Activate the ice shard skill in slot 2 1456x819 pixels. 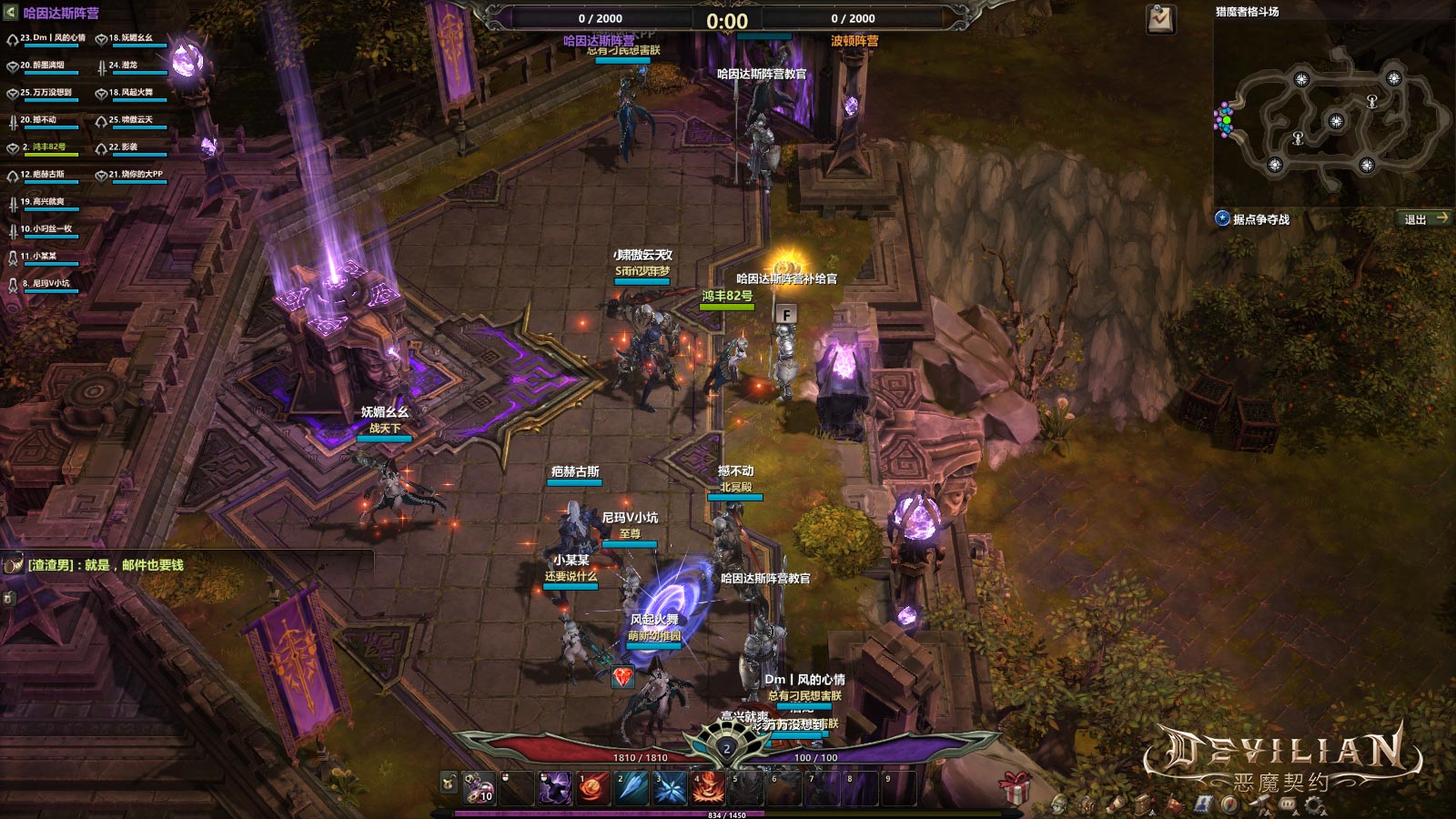click(631, 788)
